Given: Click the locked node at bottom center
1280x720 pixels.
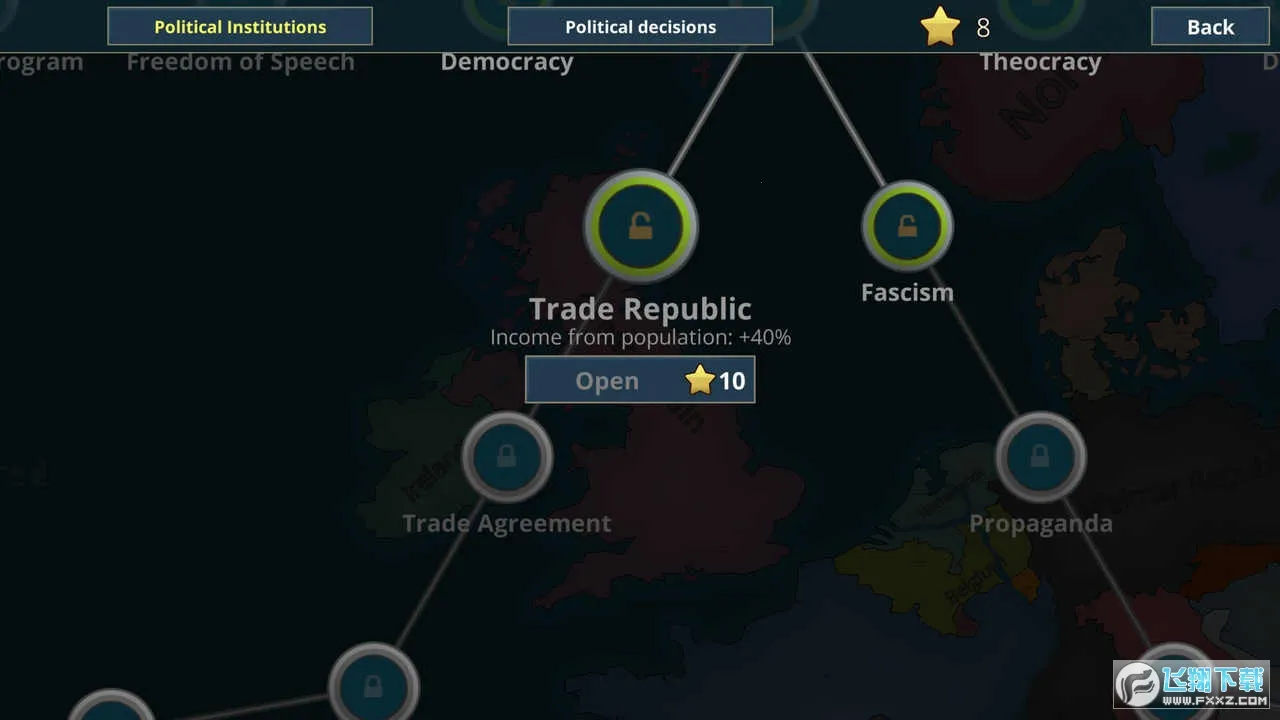Looking at the screenshot, I should pyautogui.click(x=374, y=687).
